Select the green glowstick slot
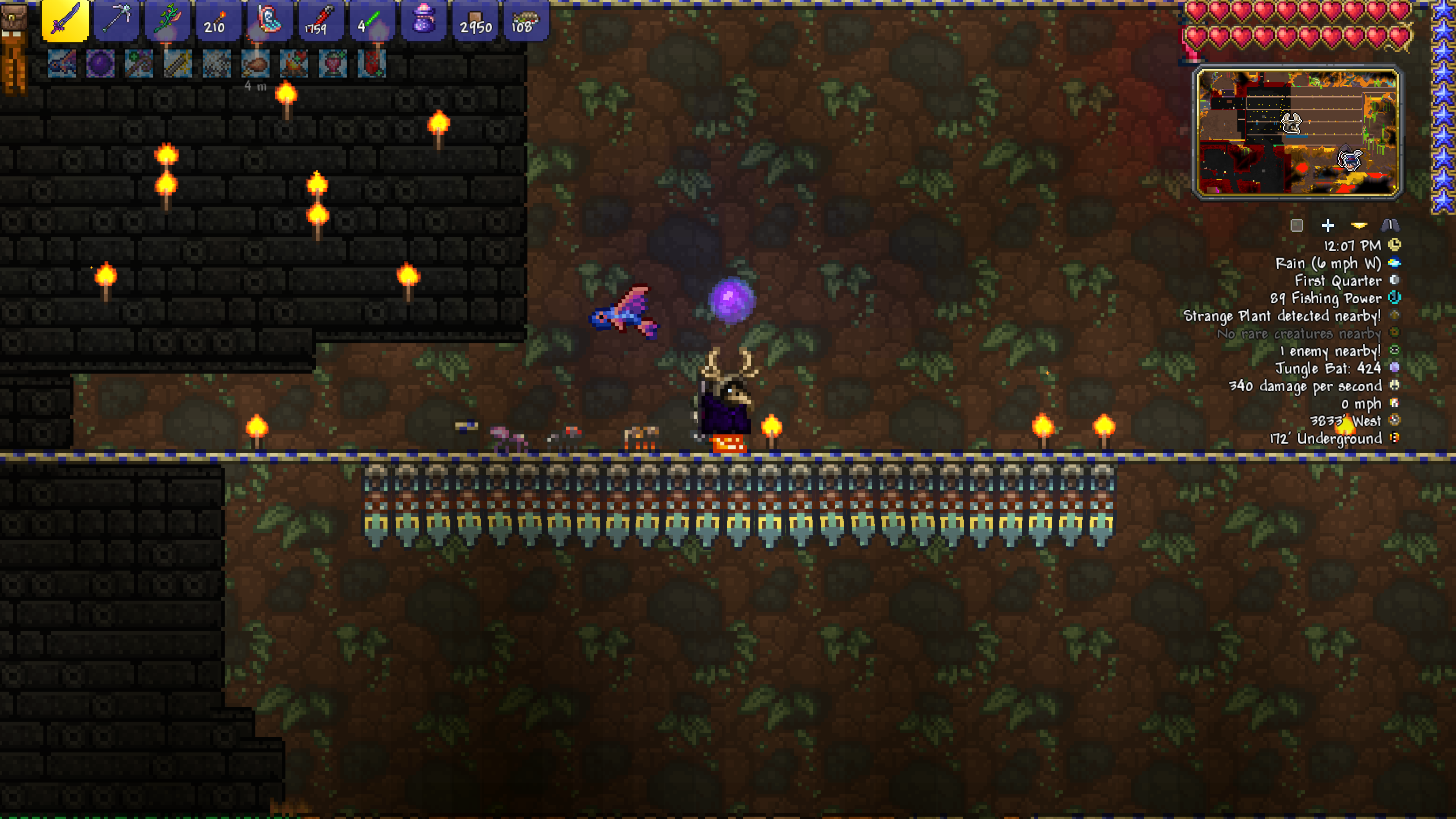Viewport: 1456px width, 819px height. 371,21
